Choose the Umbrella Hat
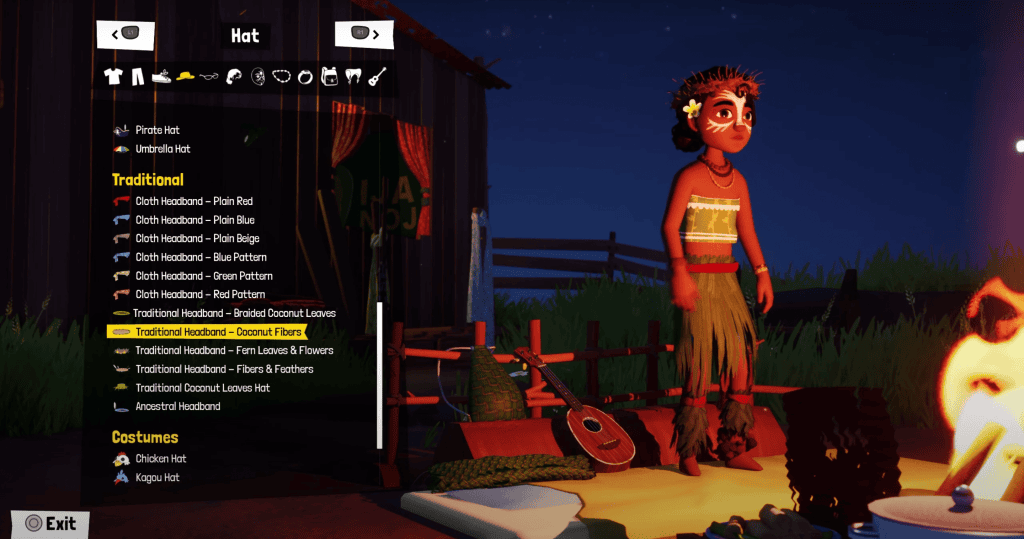This screenshot has width=1024, height=539. pos(162,149)
